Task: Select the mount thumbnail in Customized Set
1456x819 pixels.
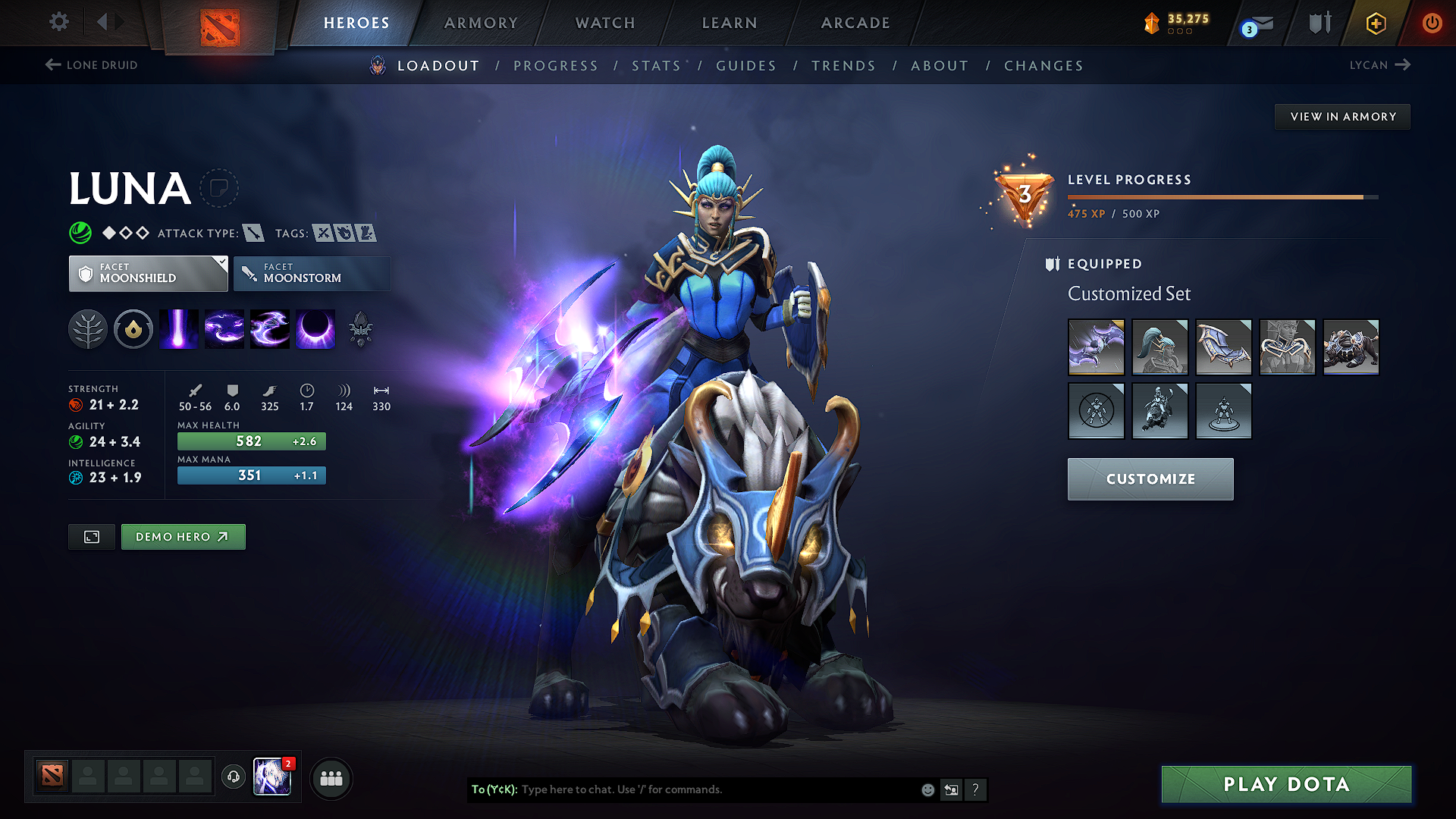Action: [x=1351, y=347]
